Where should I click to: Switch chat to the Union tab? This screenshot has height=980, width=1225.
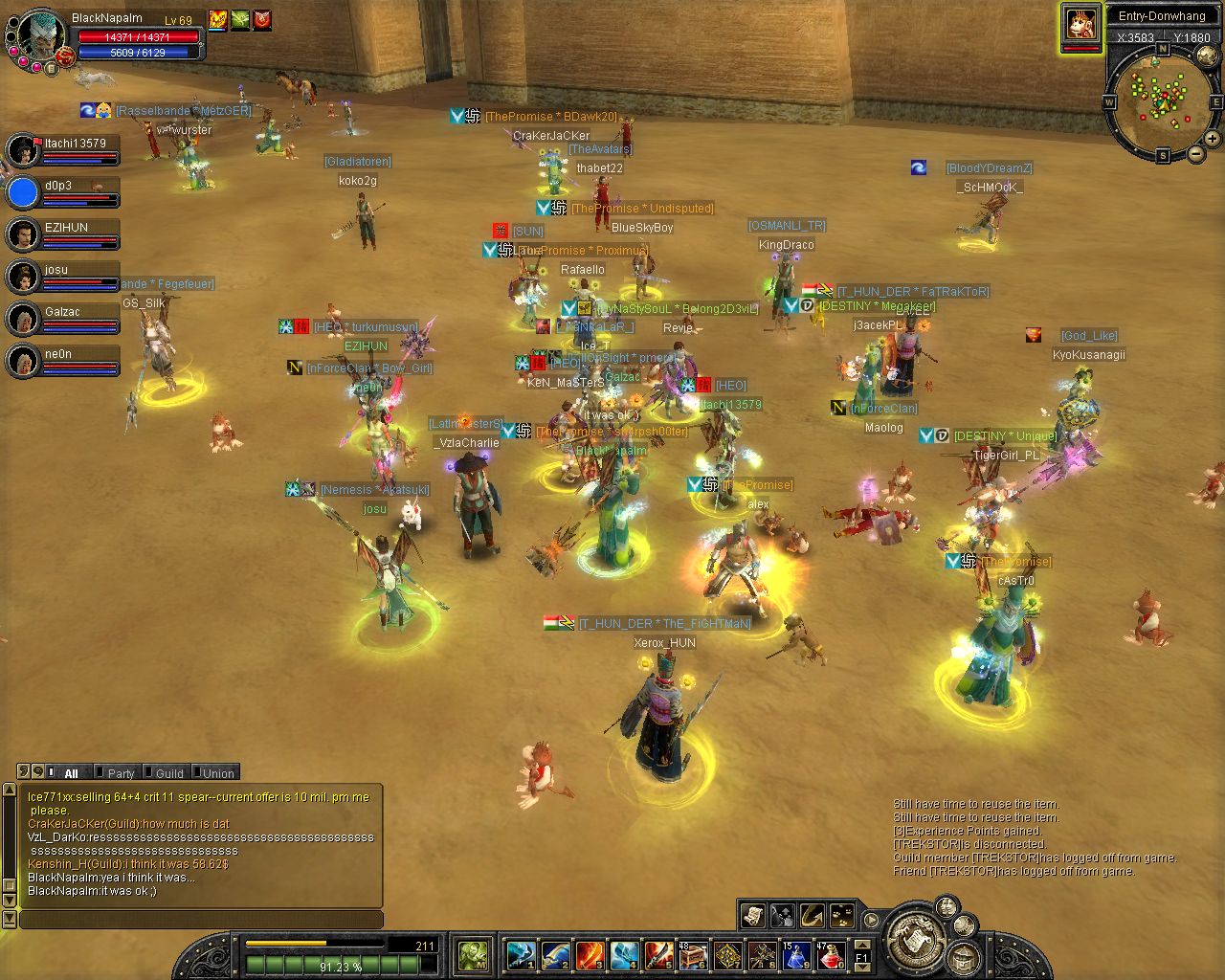pyautogui.click(x=218, y=773)
